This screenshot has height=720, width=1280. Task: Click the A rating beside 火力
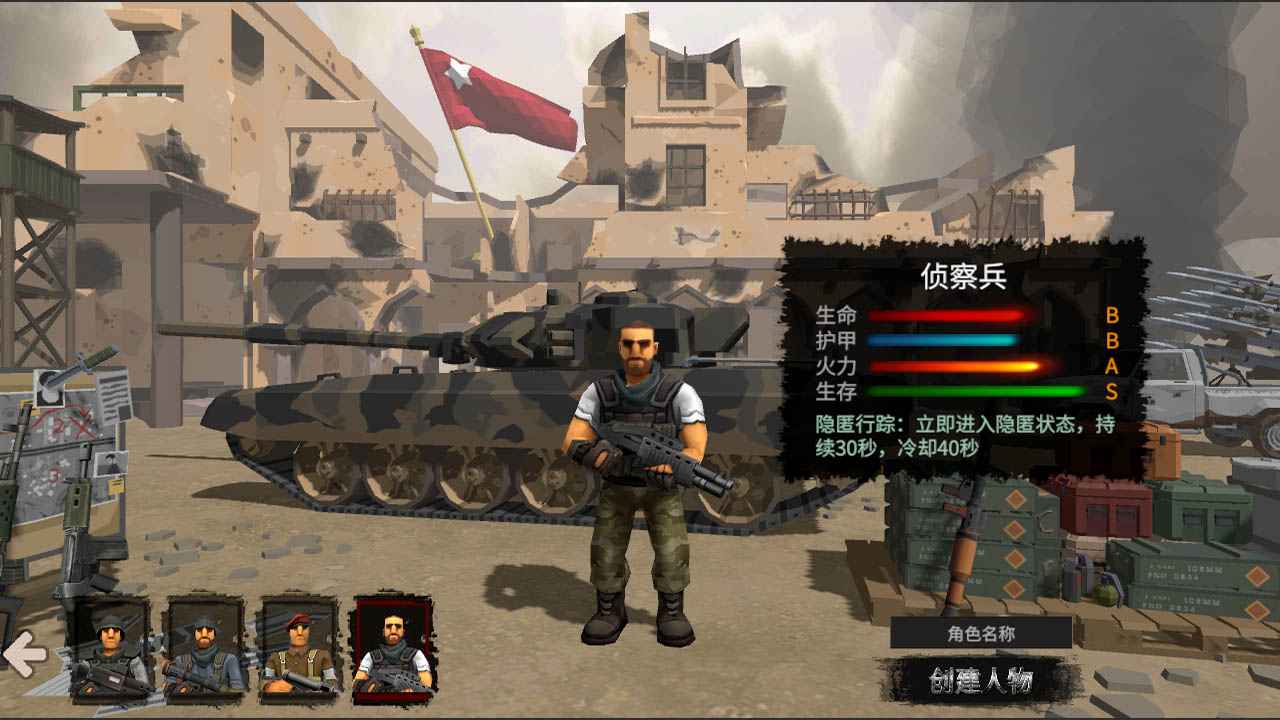[1112, 364]
